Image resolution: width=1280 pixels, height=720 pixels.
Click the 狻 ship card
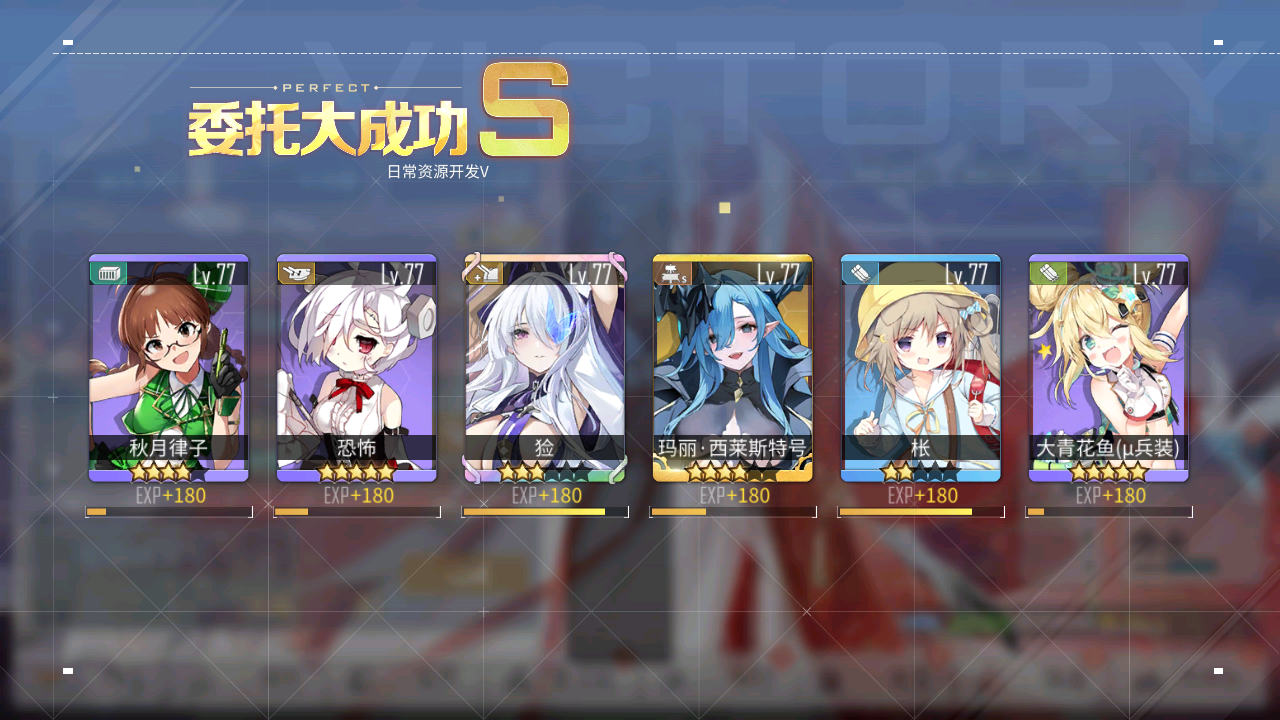click(x=544, y=367)
